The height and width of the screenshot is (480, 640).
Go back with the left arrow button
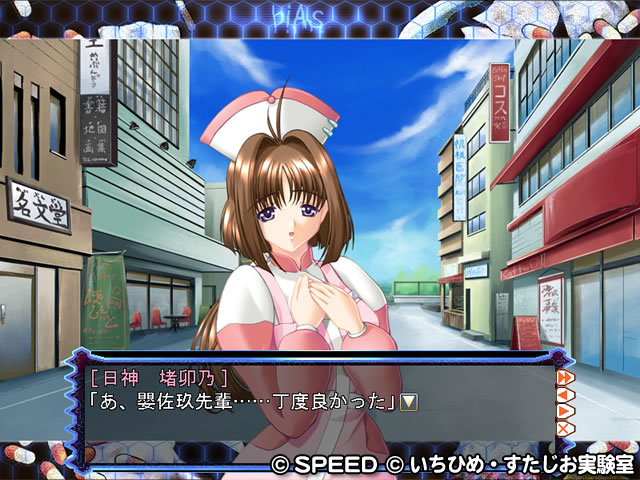564,394
